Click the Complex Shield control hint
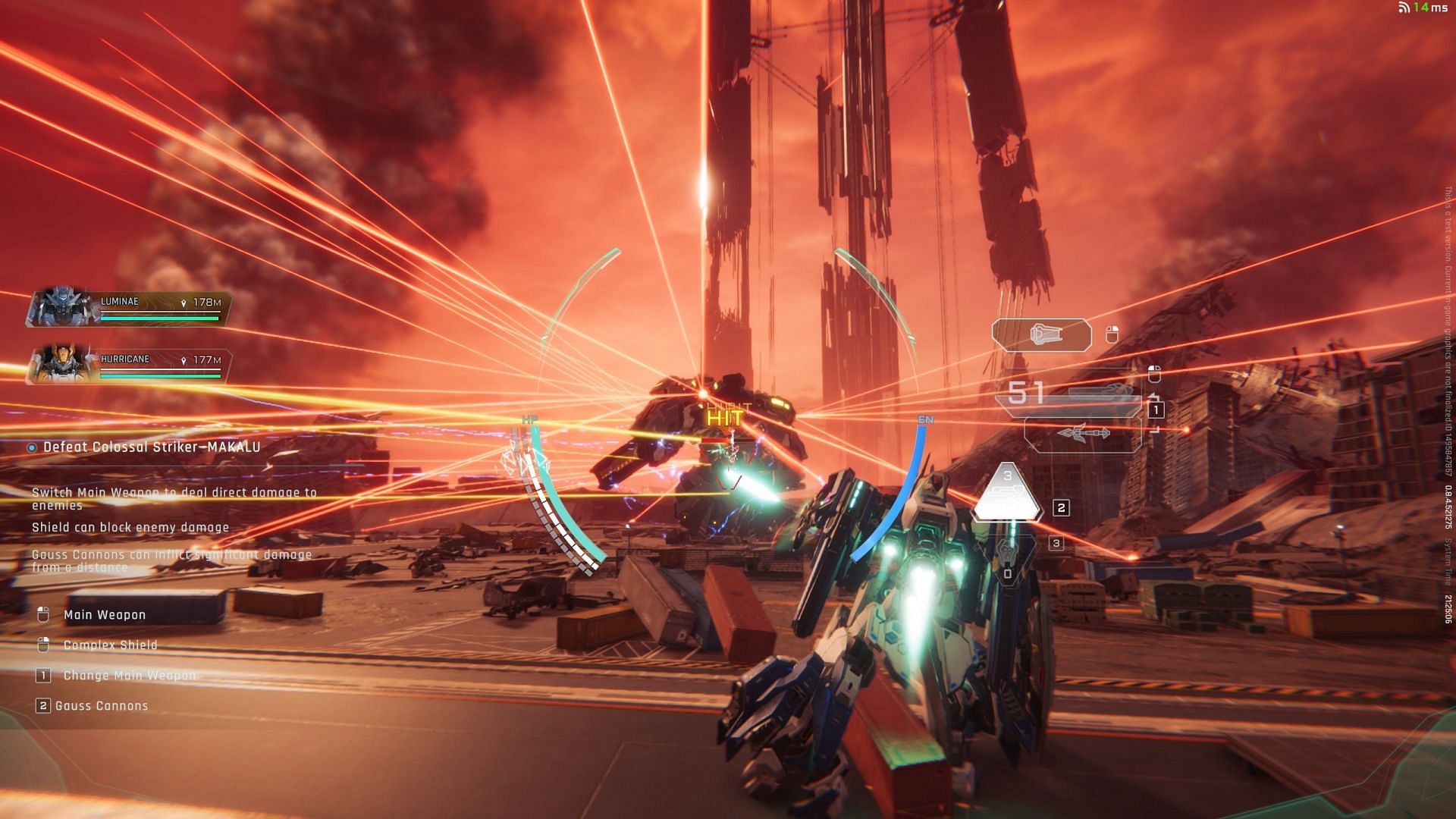This screenshot has width=1456, height=819. click(110, 645)
